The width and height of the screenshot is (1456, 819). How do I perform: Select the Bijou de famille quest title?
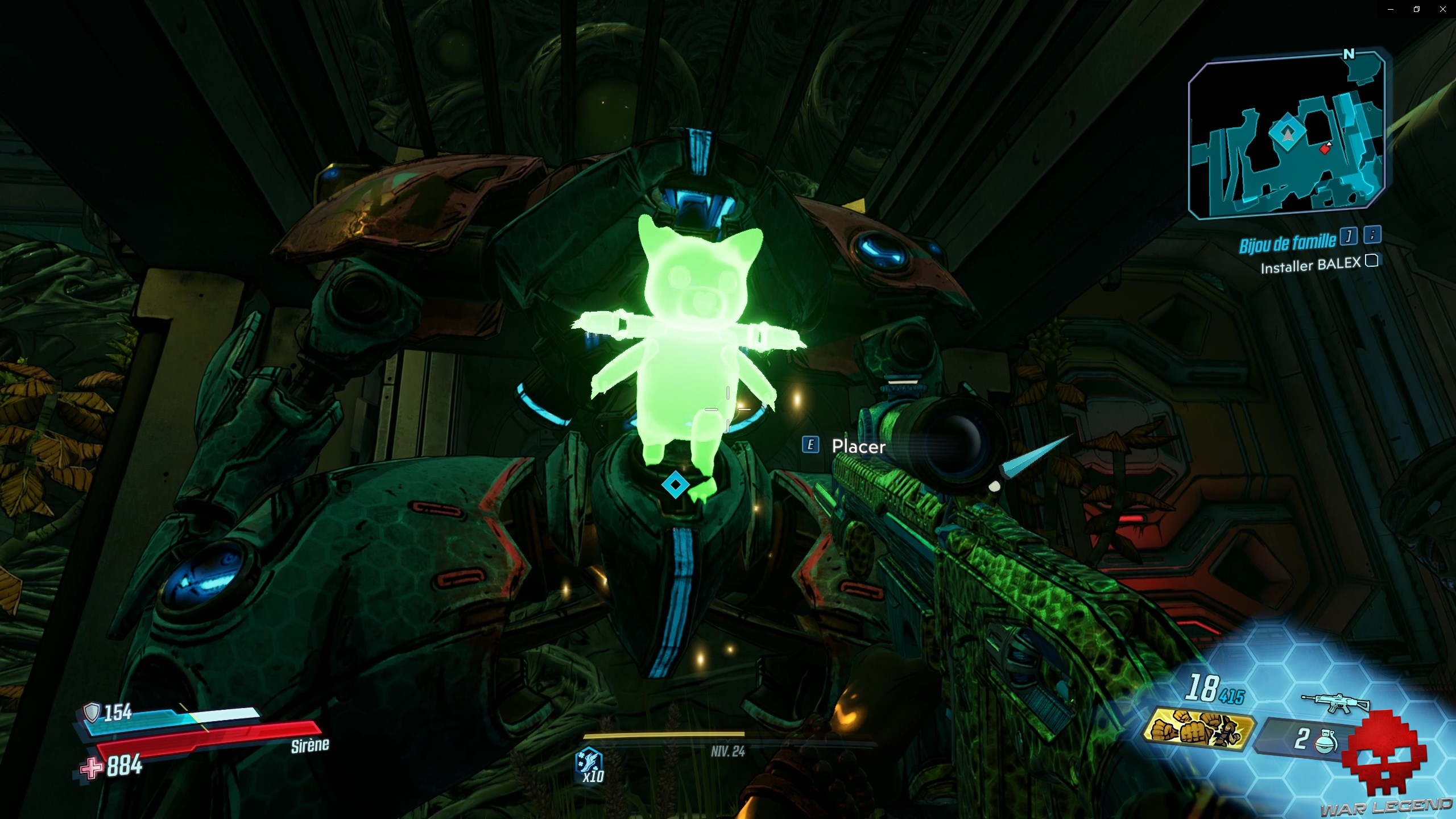(1287, 243)
